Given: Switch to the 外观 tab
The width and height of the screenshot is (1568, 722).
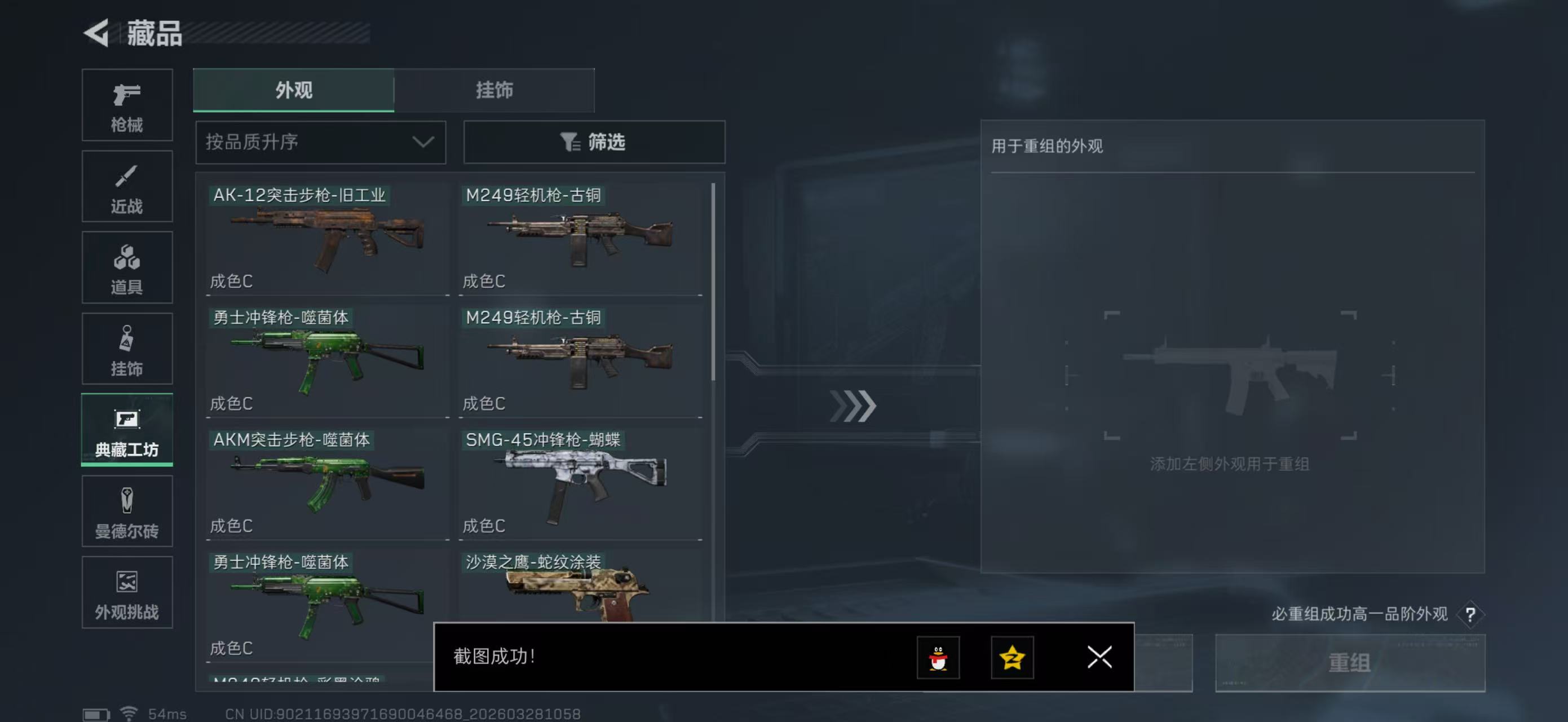Looking at the screenshot, I should (x=294, y=90).
